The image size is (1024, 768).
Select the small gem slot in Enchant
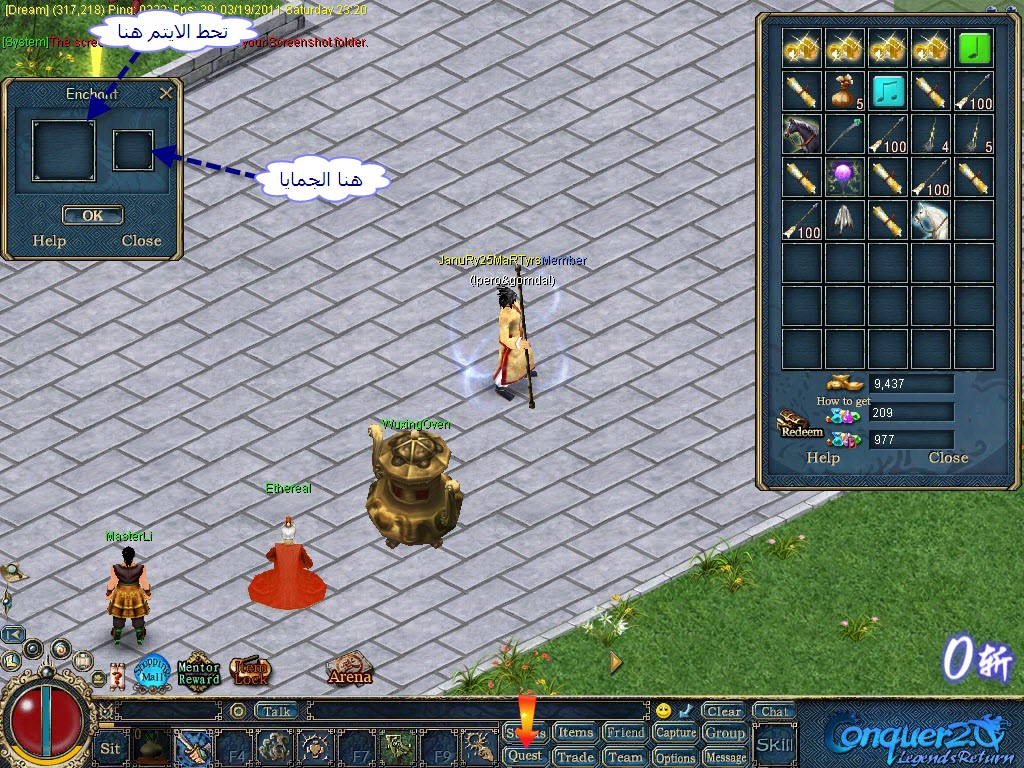click(133, 150)
